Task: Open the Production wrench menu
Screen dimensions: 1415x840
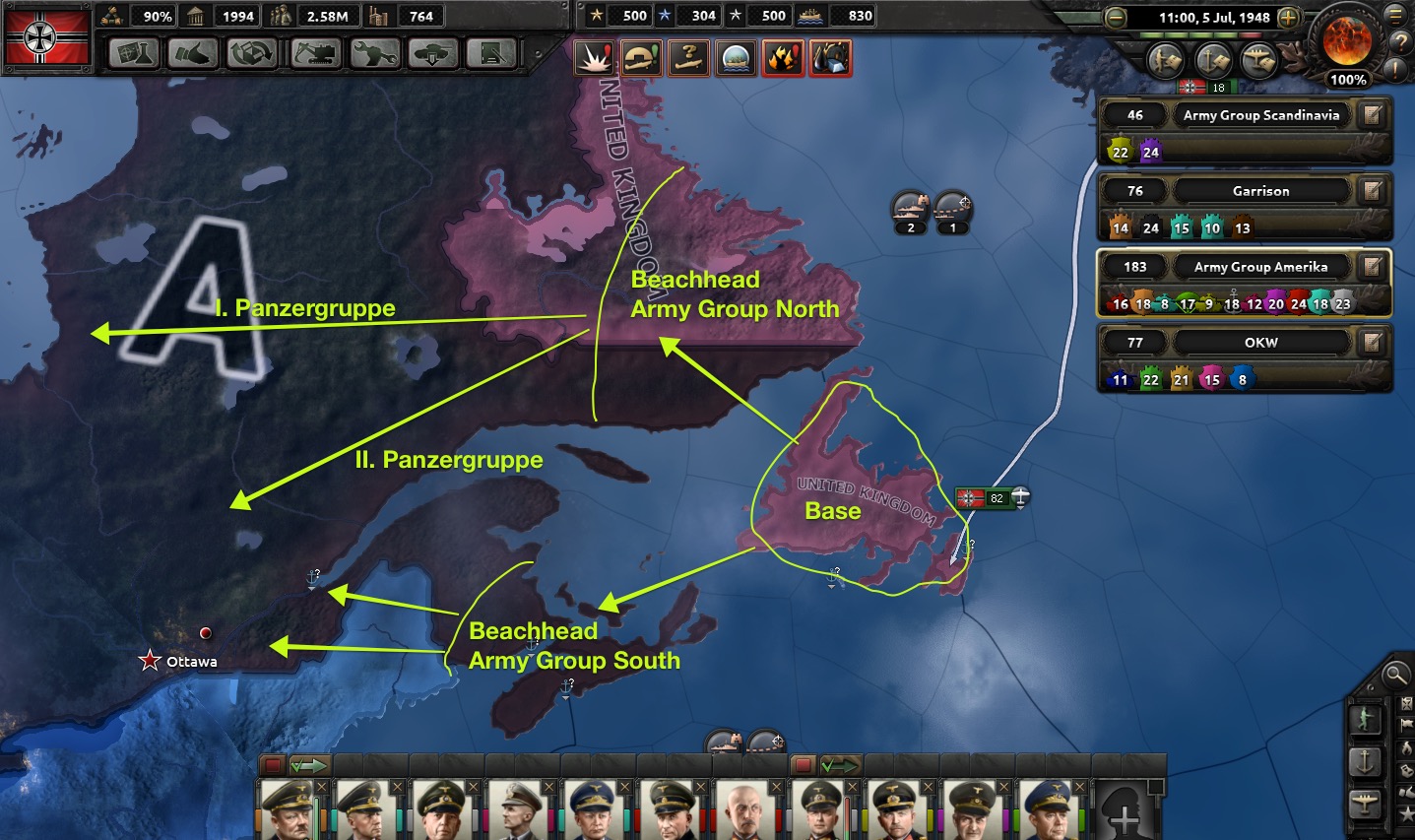Action: click(375, 53)
